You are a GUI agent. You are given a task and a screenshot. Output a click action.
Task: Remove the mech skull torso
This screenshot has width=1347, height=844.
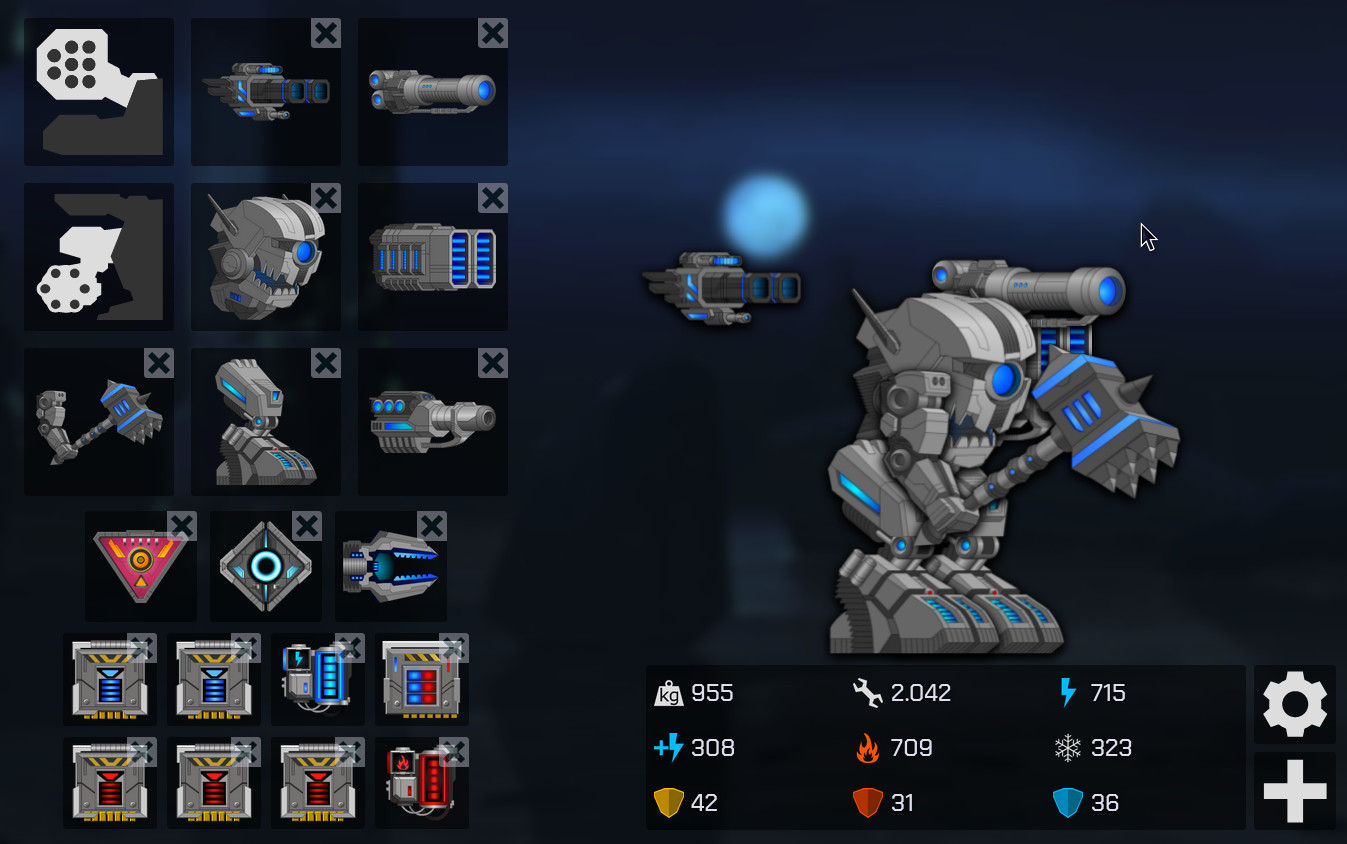[x=326, y=198]
